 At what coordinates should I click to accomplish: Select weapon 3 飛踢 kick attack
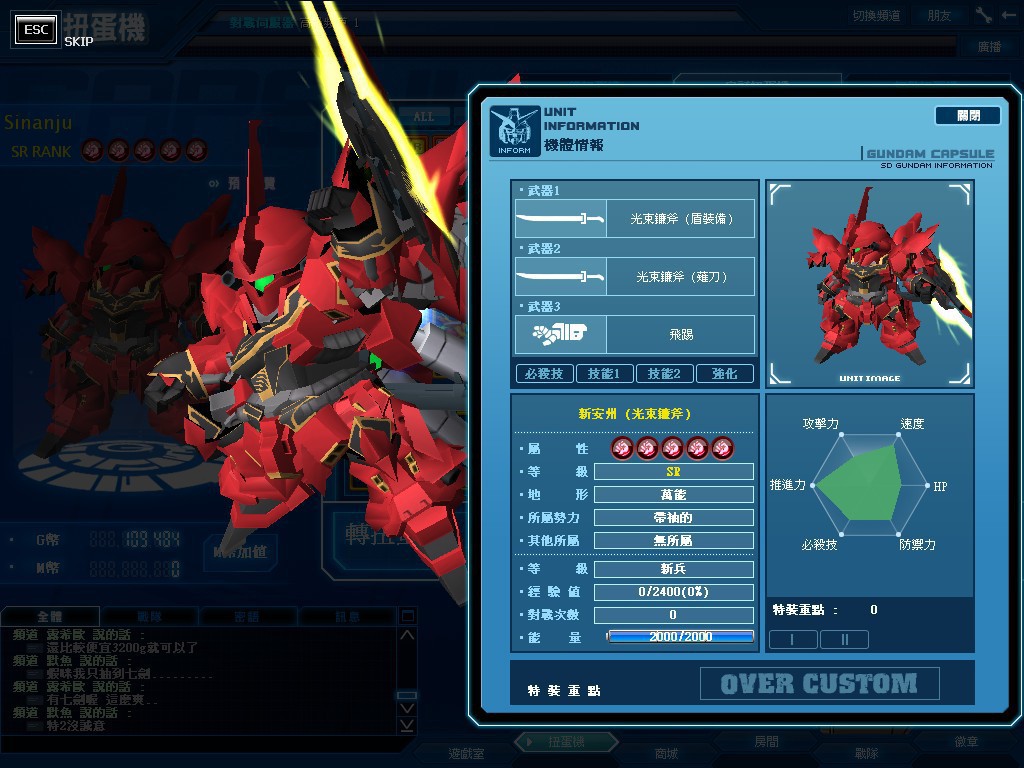click(x=634, y=334)
